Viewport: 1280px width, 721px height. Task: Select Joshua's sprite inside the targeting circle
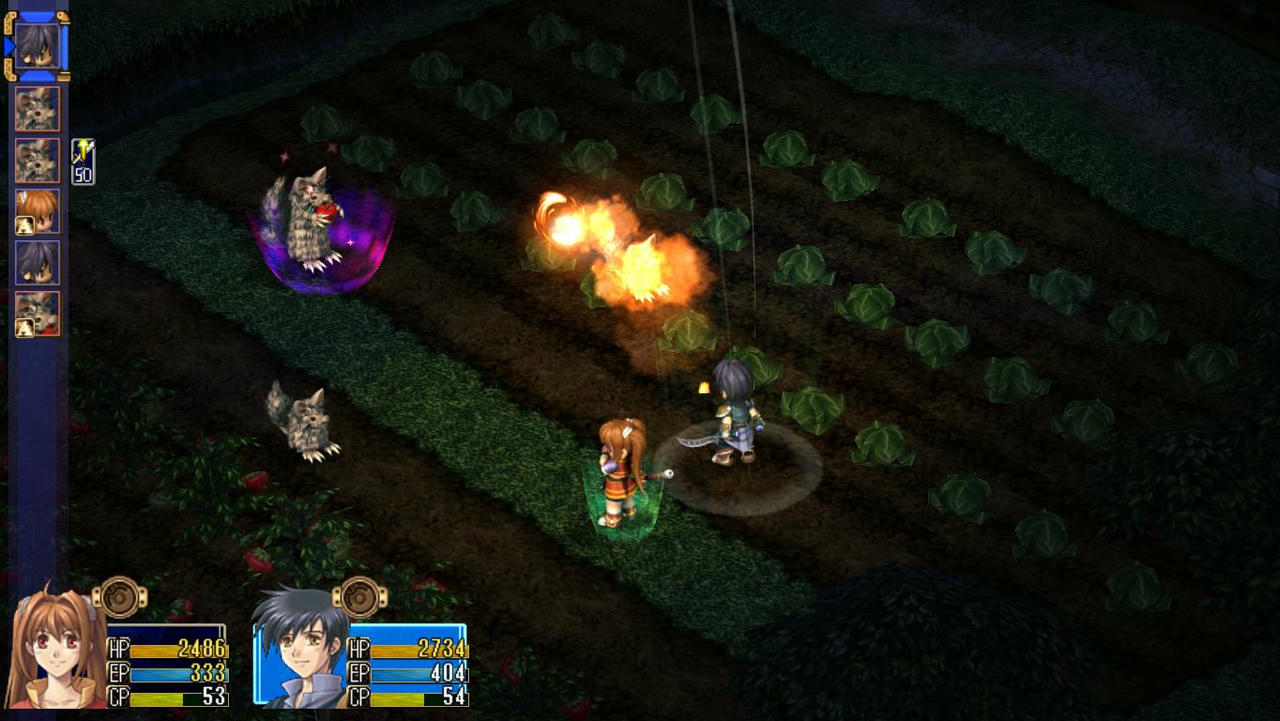tap(735, 420)
